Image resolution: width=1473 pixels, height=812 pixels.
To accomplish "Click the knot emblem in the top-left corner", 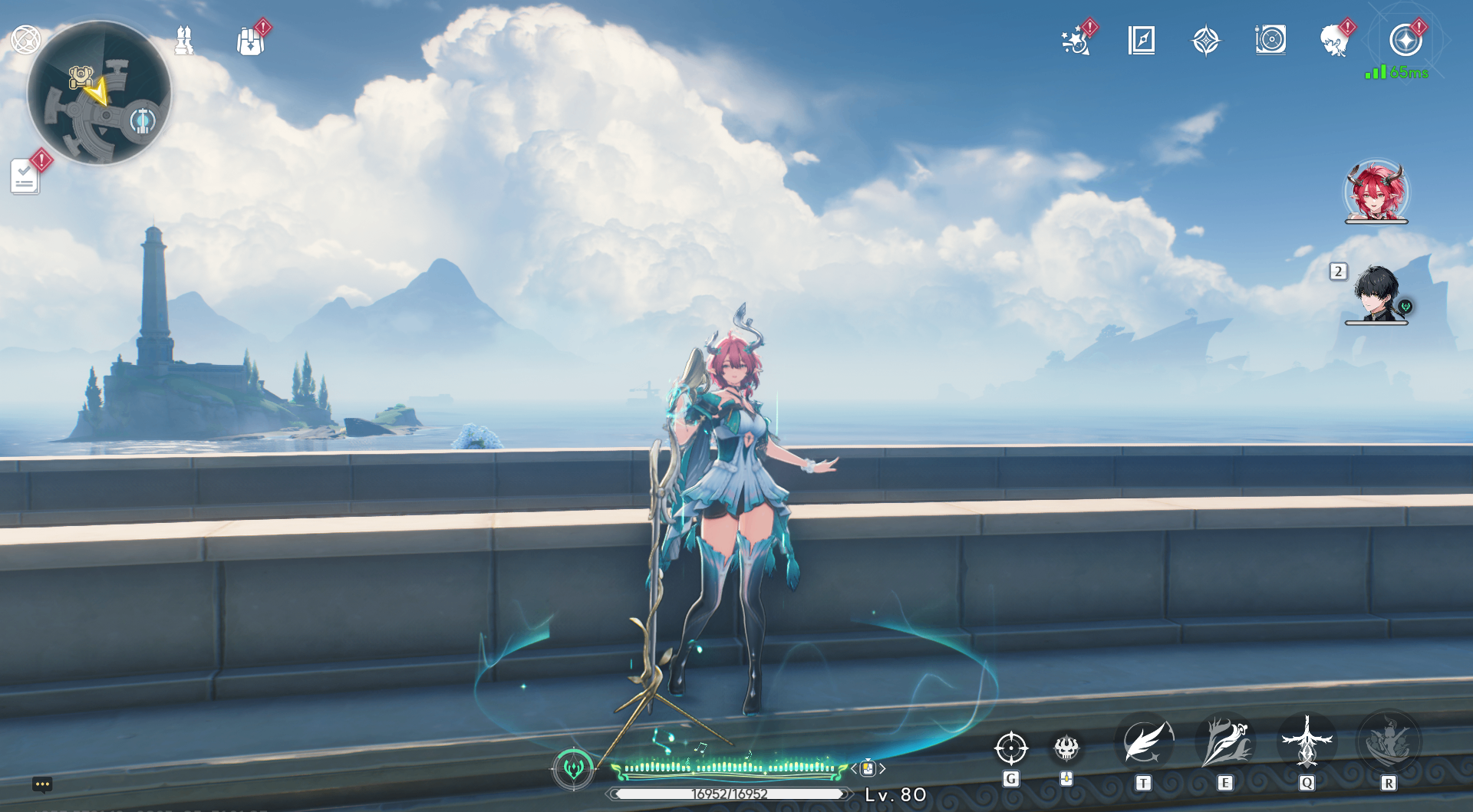I will coord(25,39).
